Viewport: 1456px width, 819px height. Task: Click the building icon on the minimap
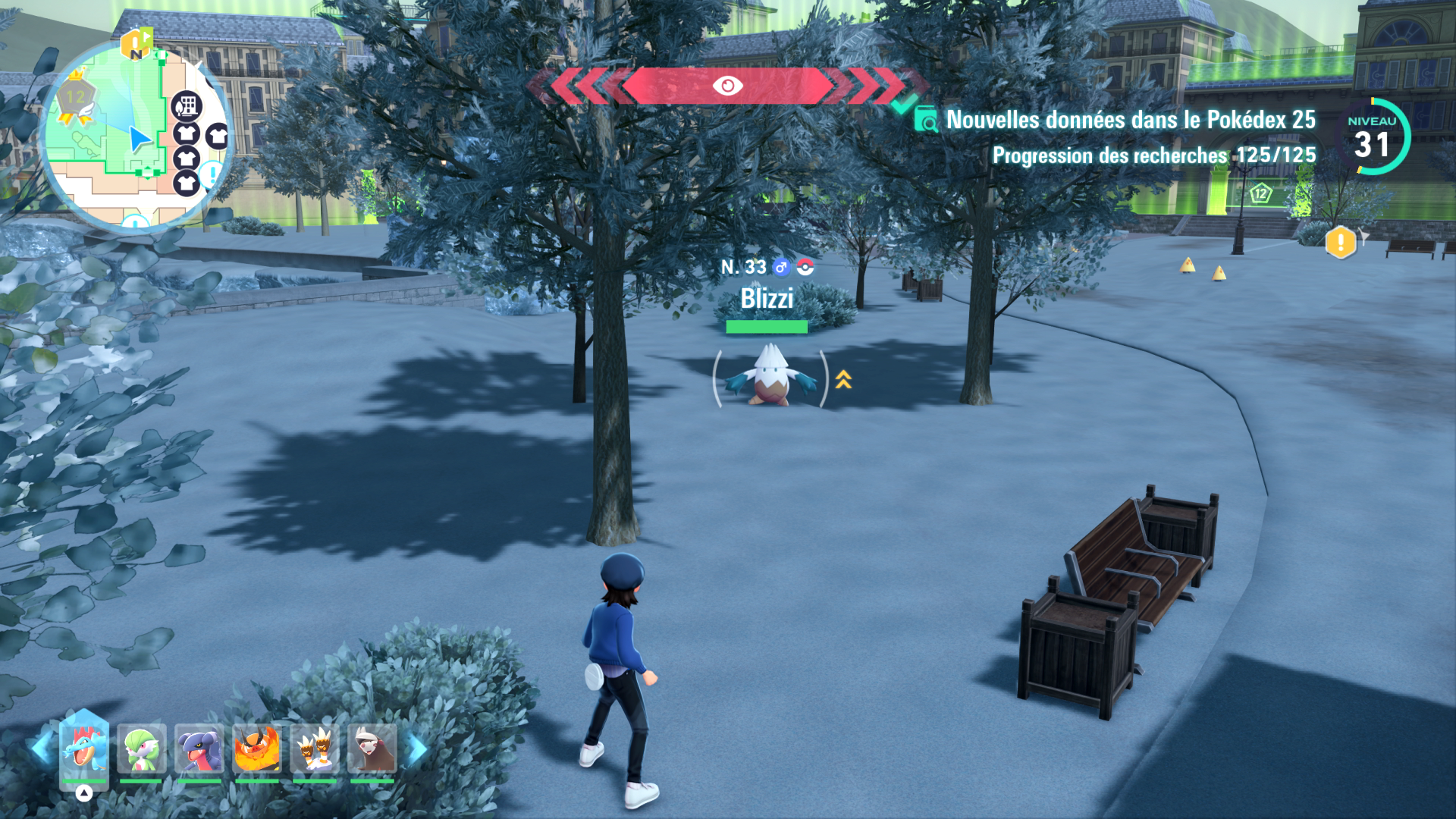coord(186,106)
